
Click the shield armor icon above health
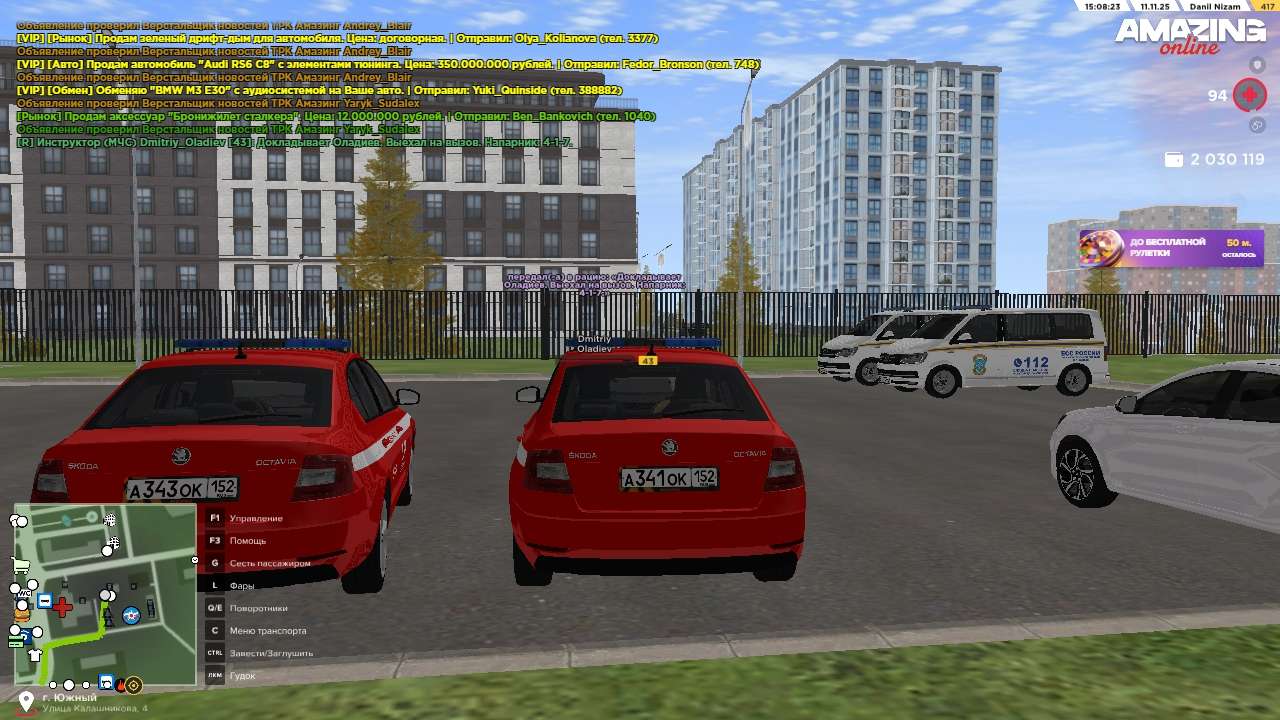tap(1257, 65)
